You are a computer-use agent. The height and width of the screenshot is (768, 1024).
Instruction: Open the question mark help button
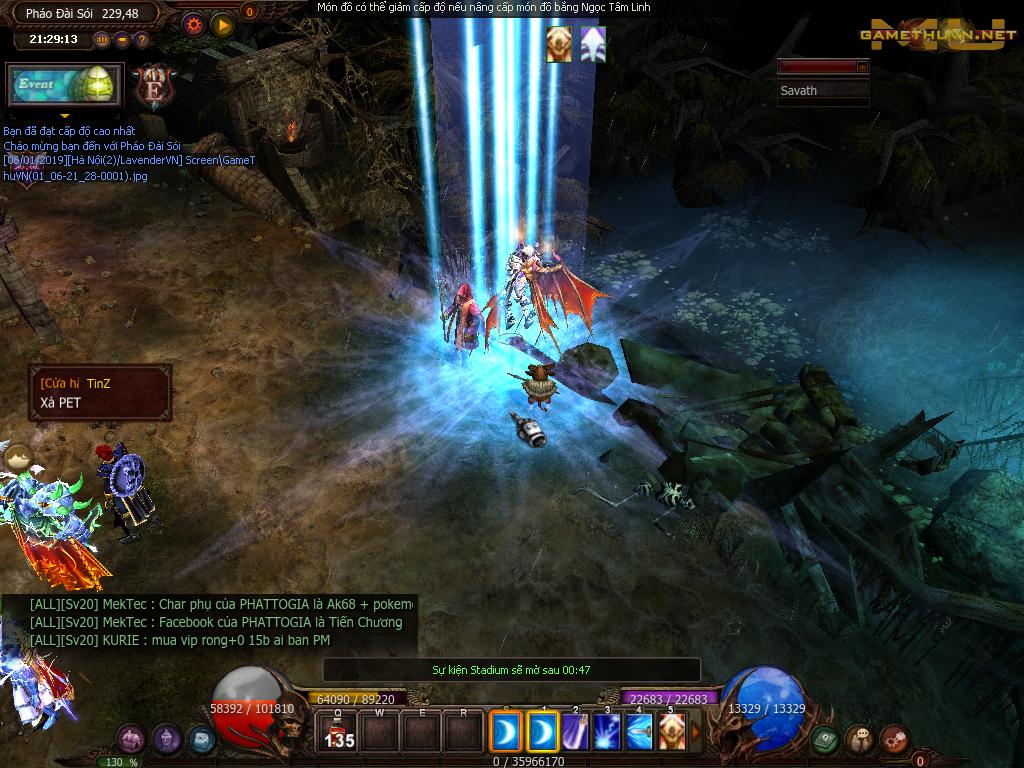click(141, 40)
